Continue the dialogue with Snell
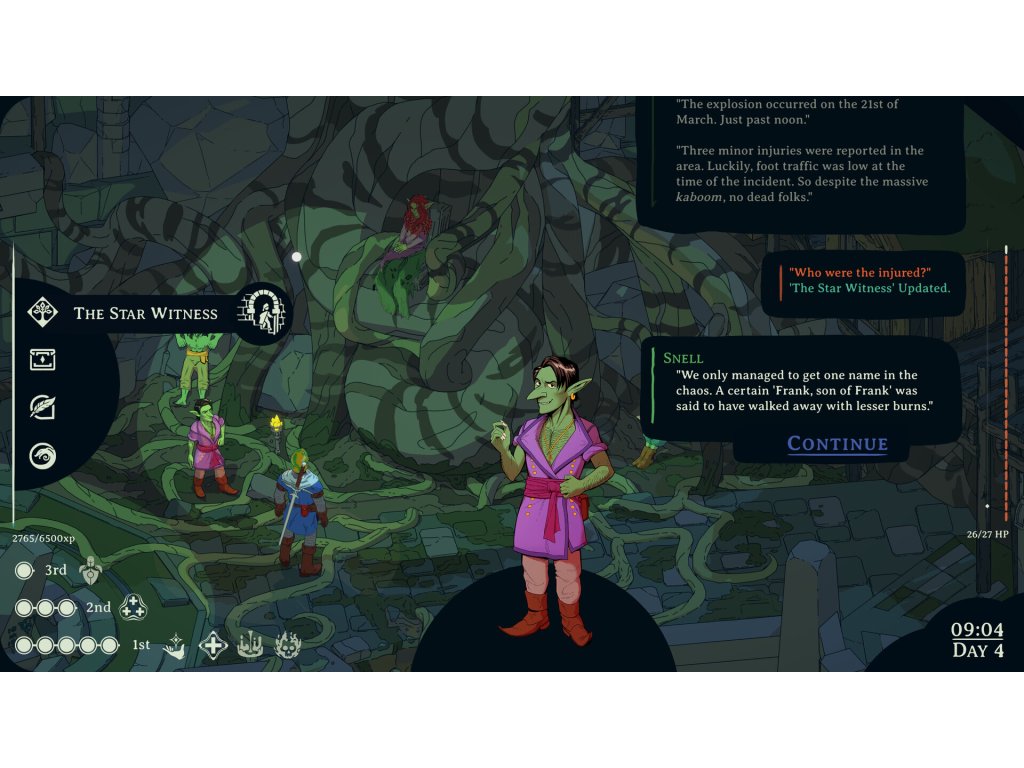The width and height of the screenshot is (1024, 768). (837, 444)
